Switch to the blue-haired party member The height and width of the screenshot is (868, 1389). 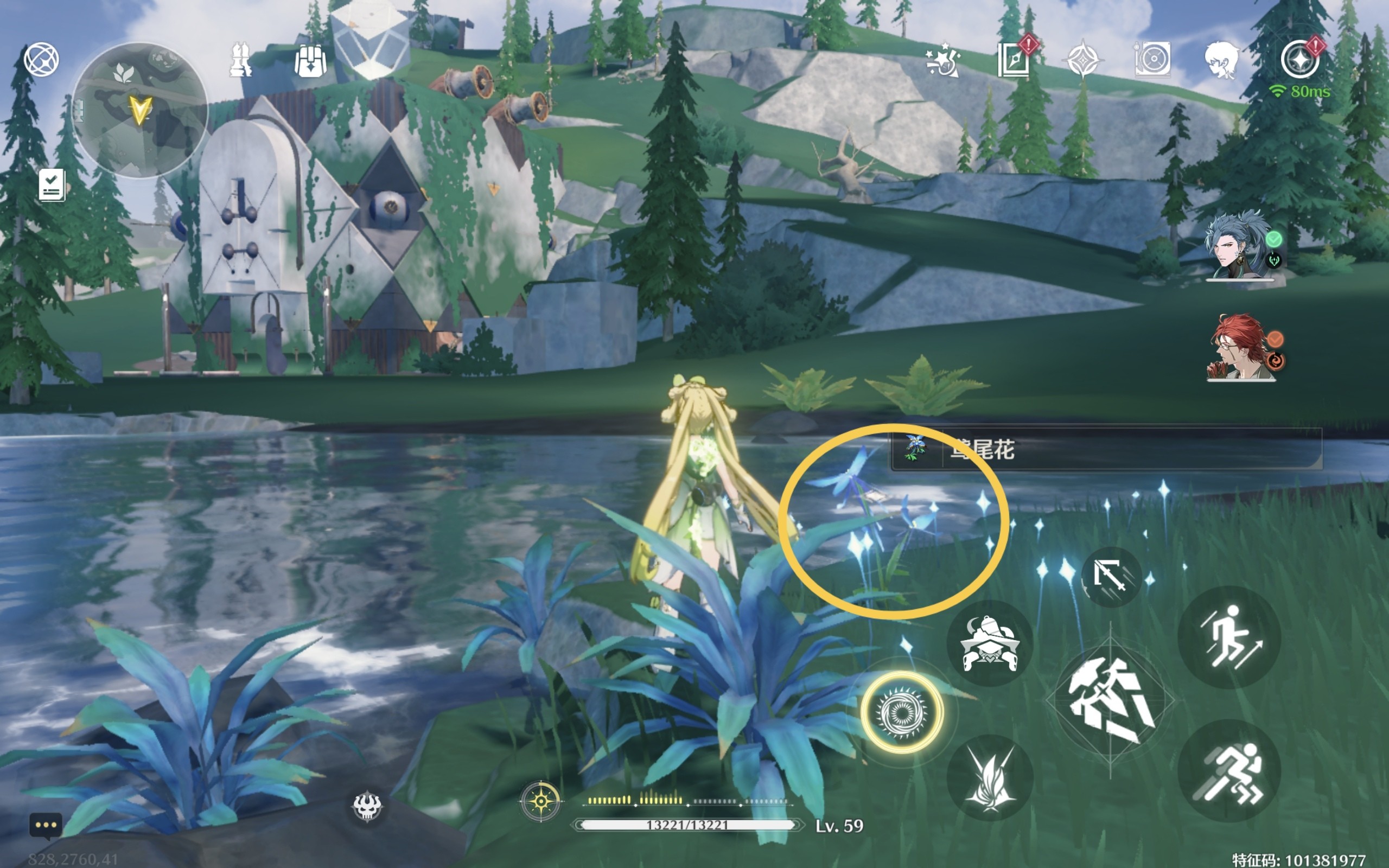click(1240, 247)
